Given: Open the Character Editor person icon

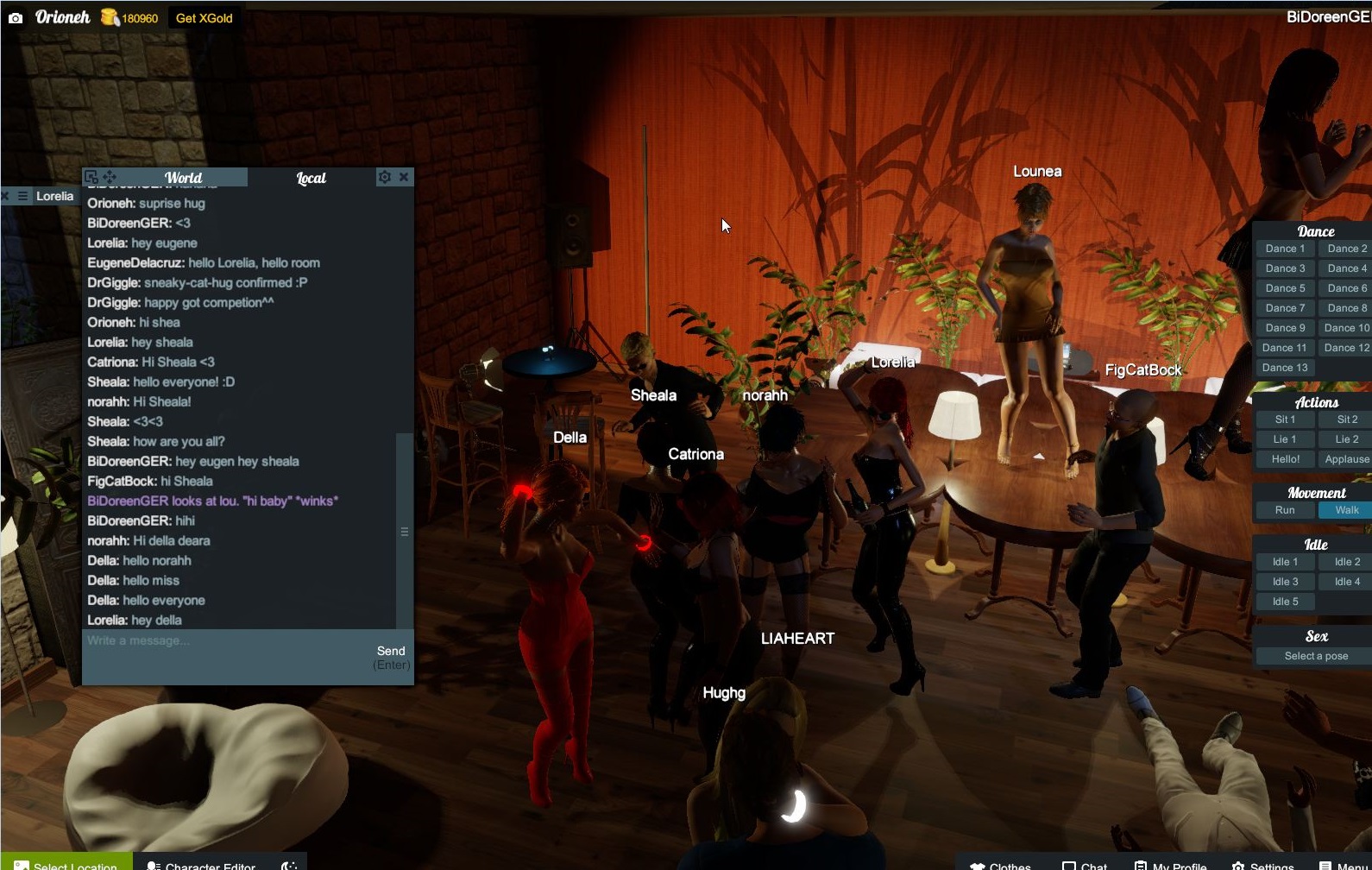Looking at the screenshot, I should [154, 866].
